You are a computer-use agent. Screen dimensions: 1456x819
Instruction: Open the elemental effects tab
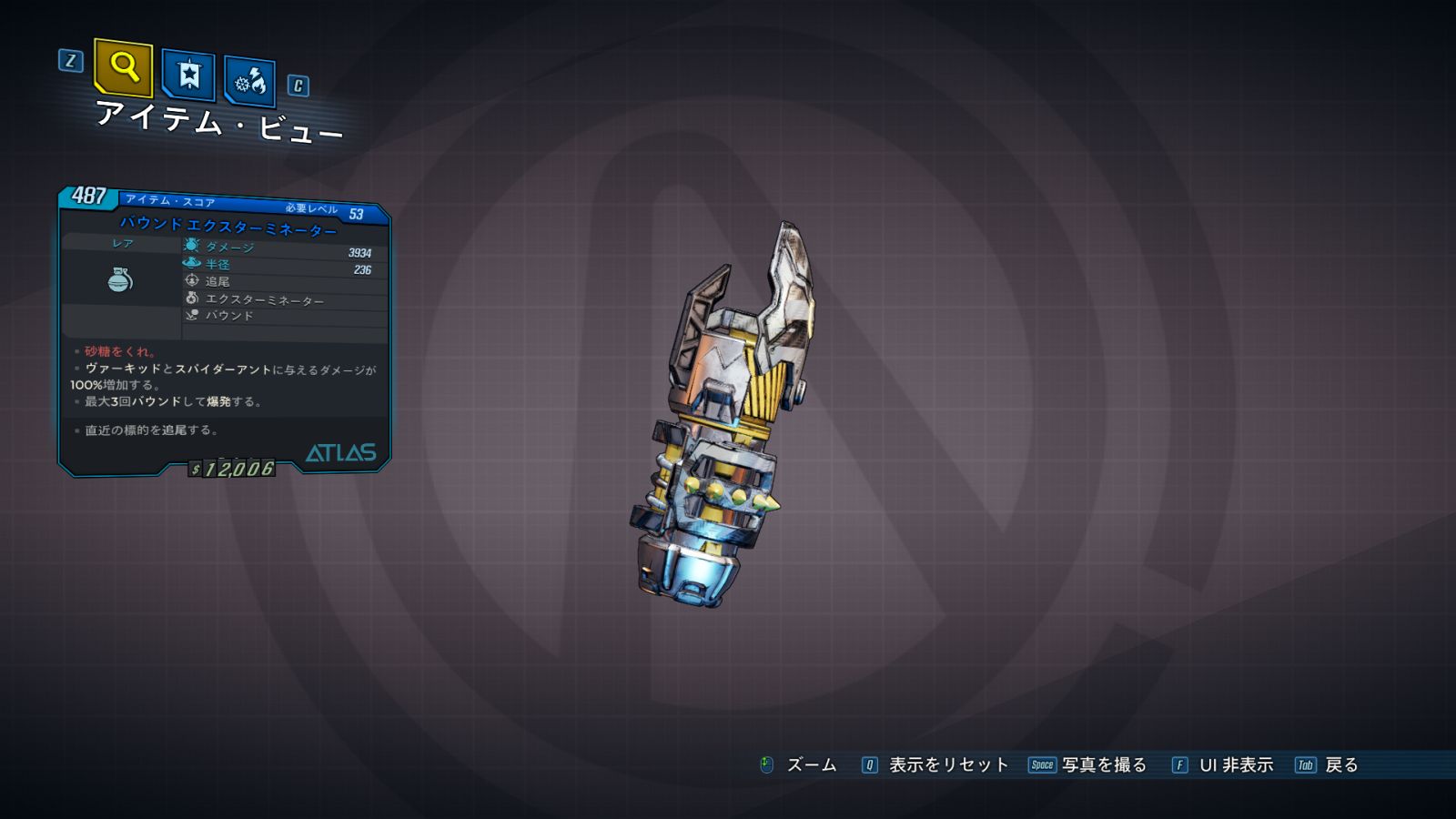tap(249, 82)
